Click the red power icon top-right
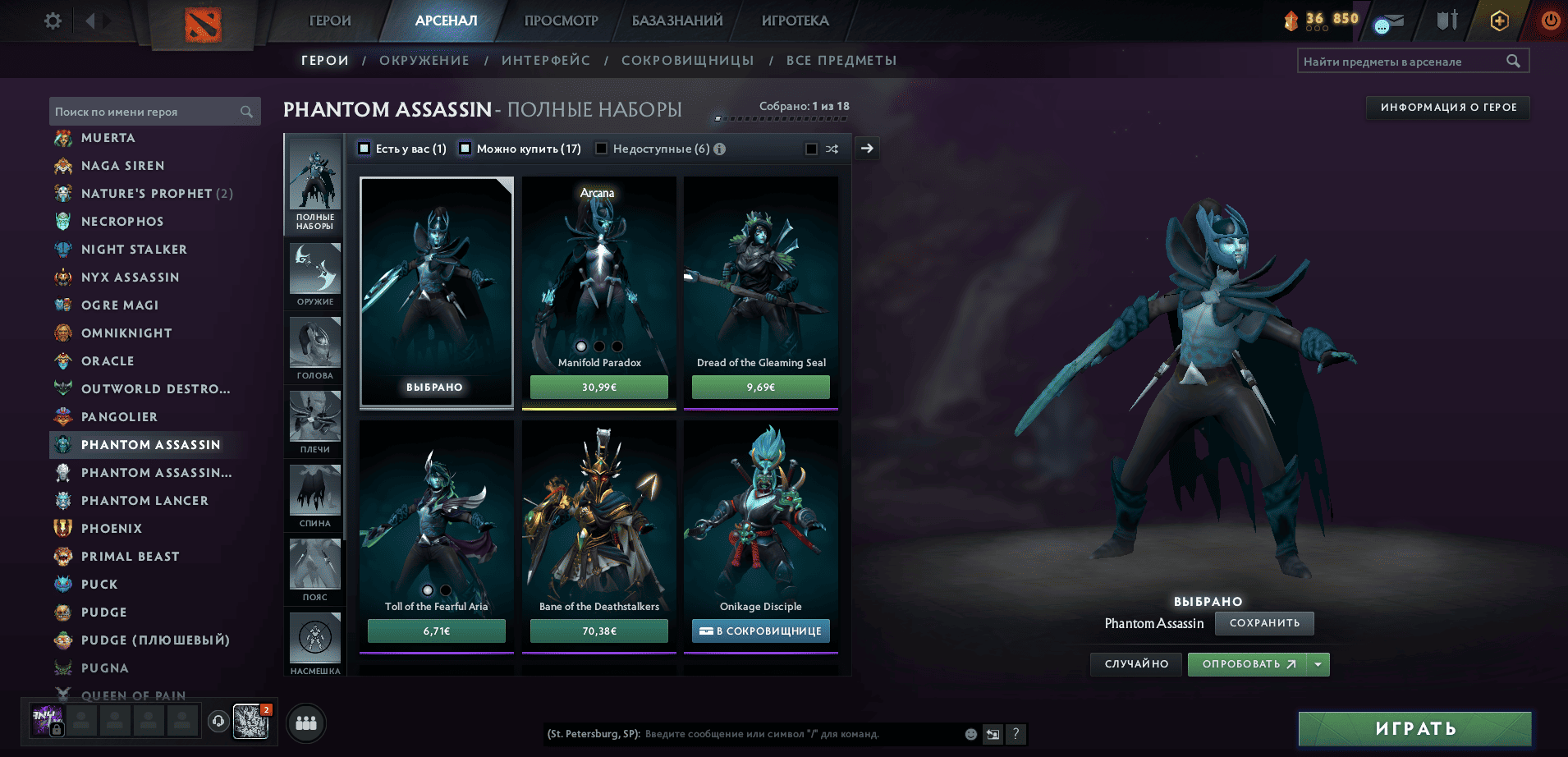Screen dimensions: 1568x757 point(1550,22)
